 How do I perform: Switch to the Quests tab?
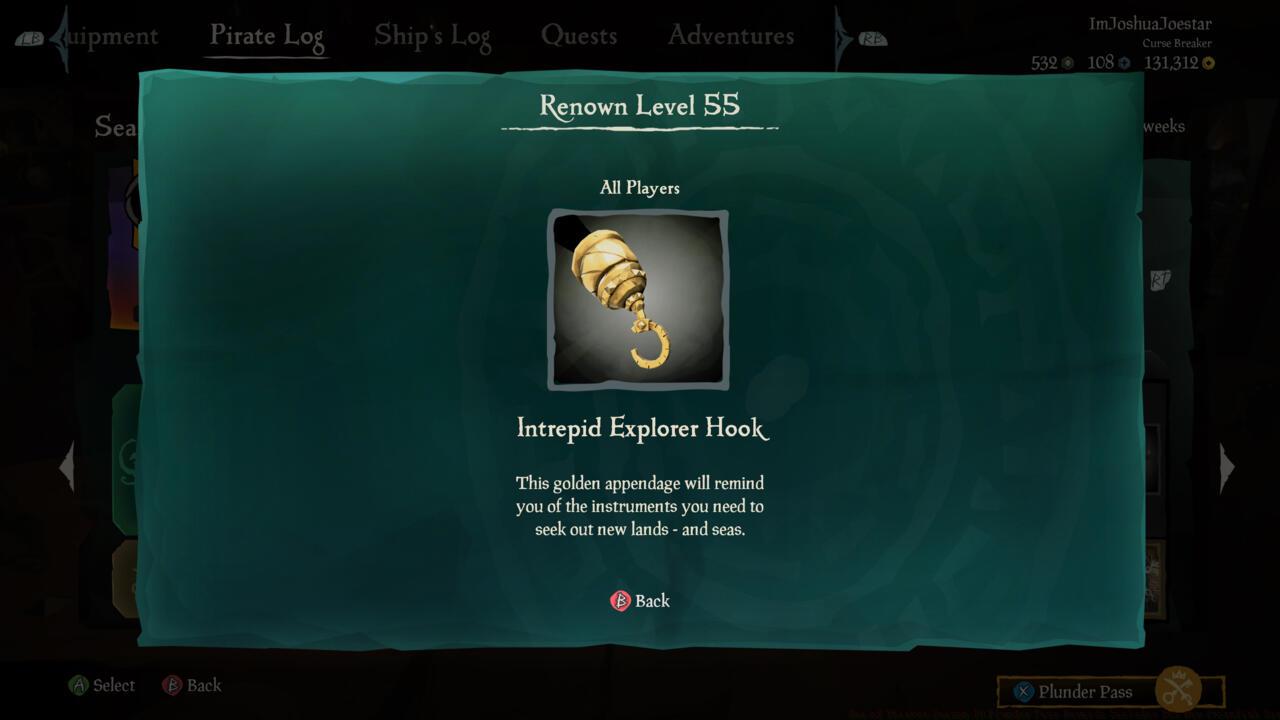[x=580, y=34]
